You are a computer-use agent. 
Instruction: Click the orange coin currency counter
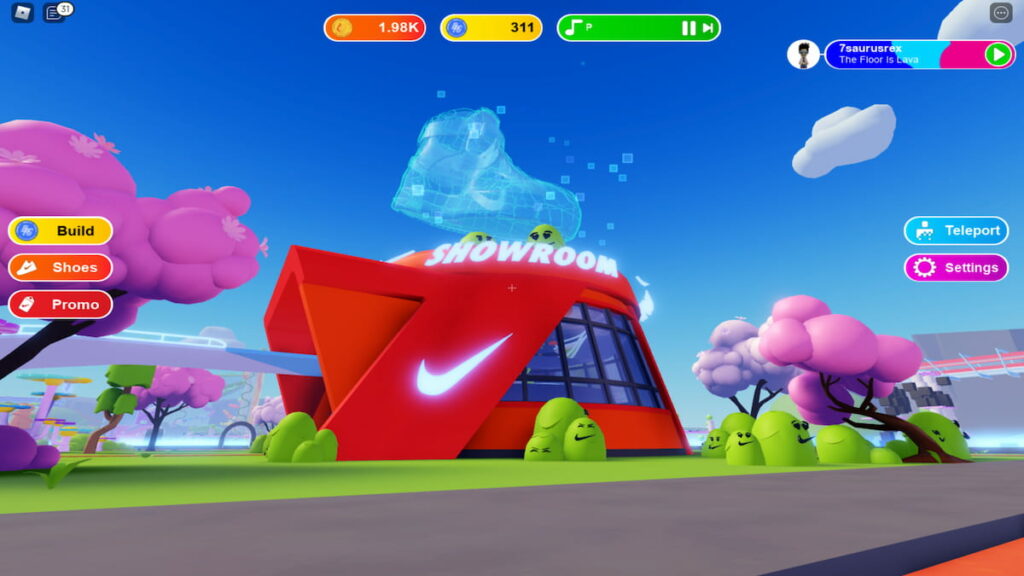[x=377, y=28]
